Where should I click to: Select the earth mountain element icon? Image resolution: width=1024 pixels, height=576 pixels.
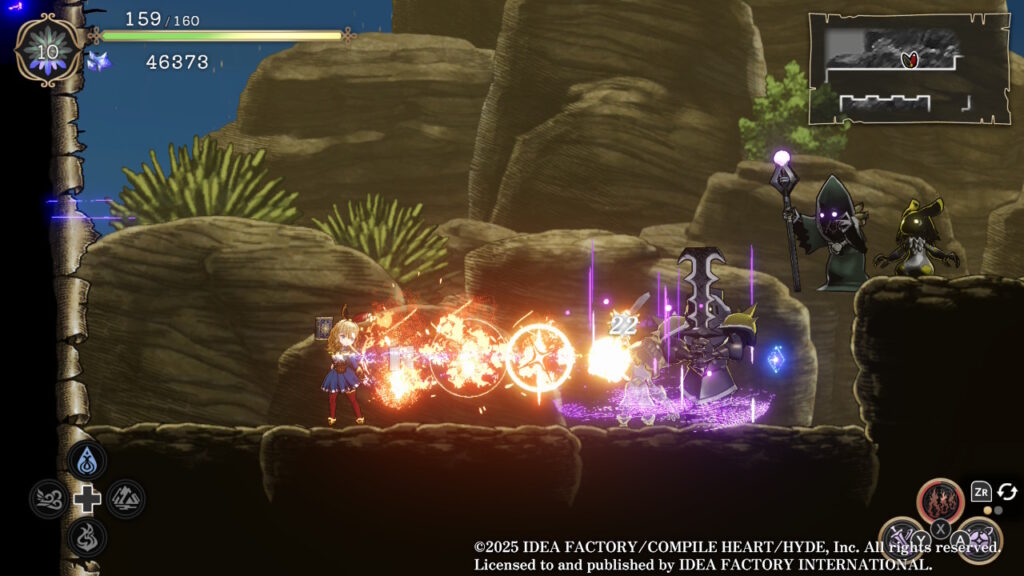pos(126,498)
